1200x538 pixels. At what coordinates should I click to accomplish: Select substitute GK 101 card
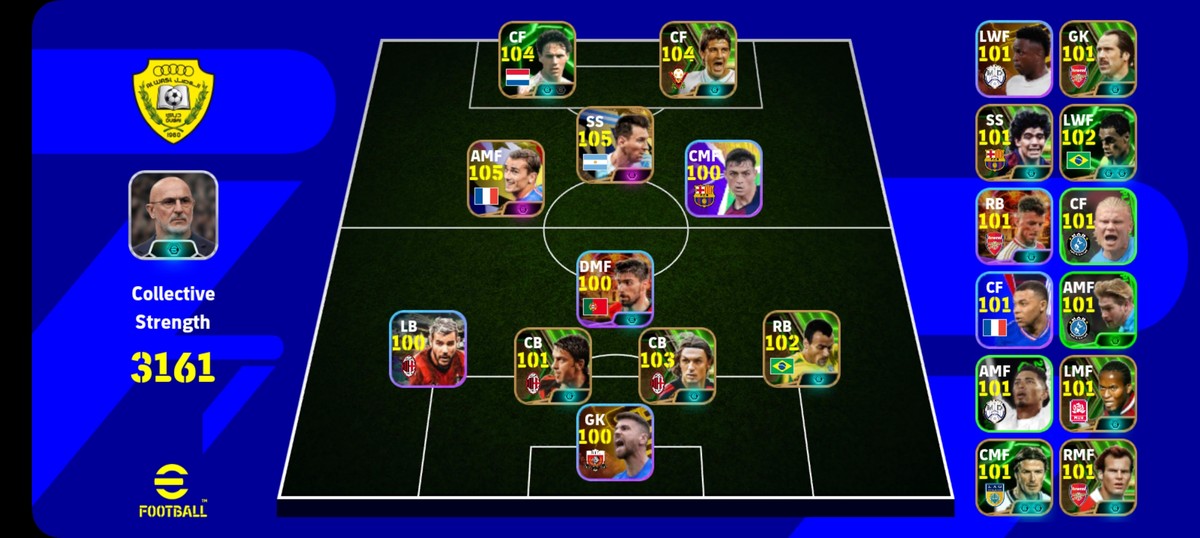[1098, 59]
